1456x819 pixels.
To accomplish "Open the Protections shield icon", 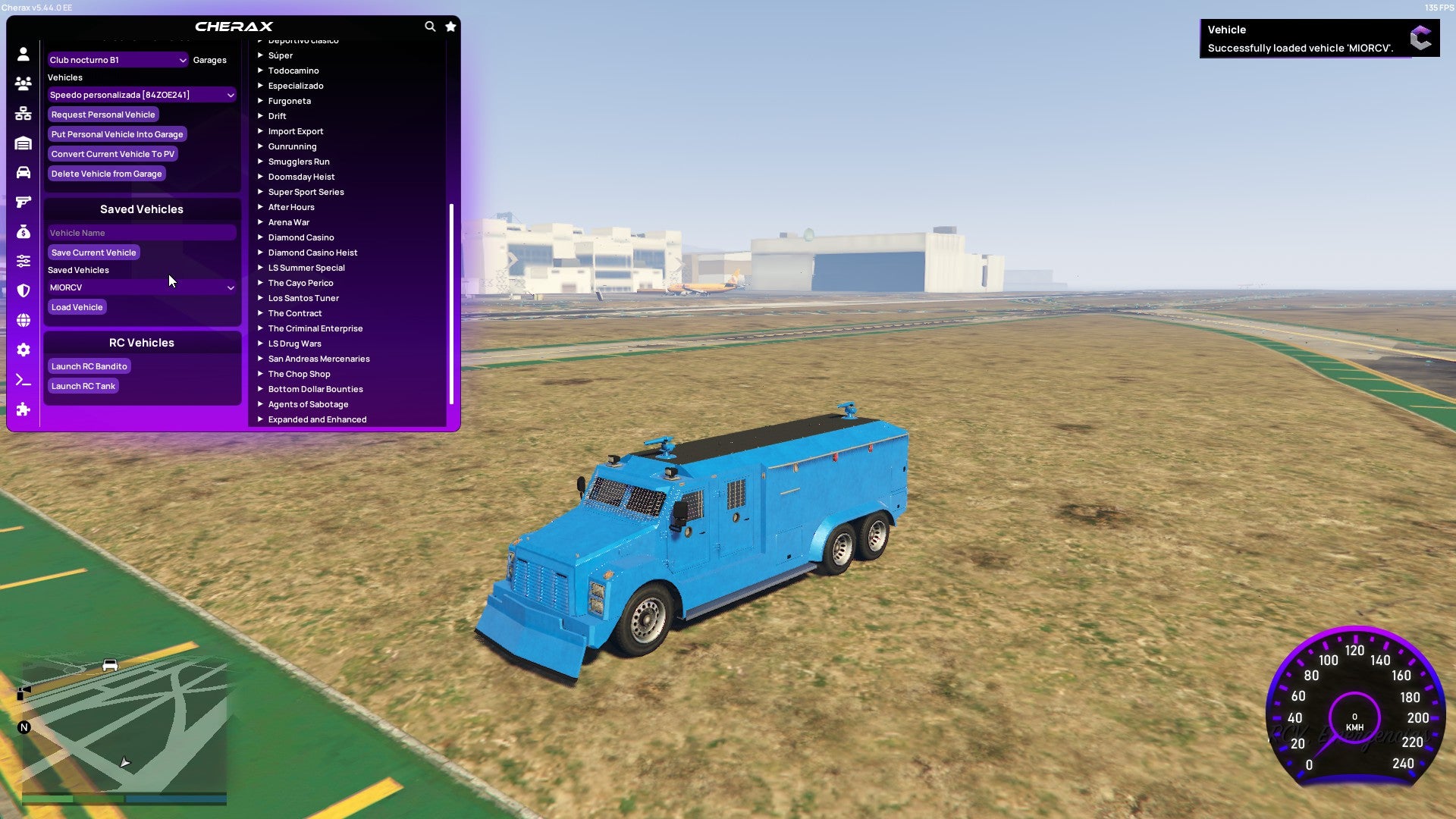I will coord(23,291).
